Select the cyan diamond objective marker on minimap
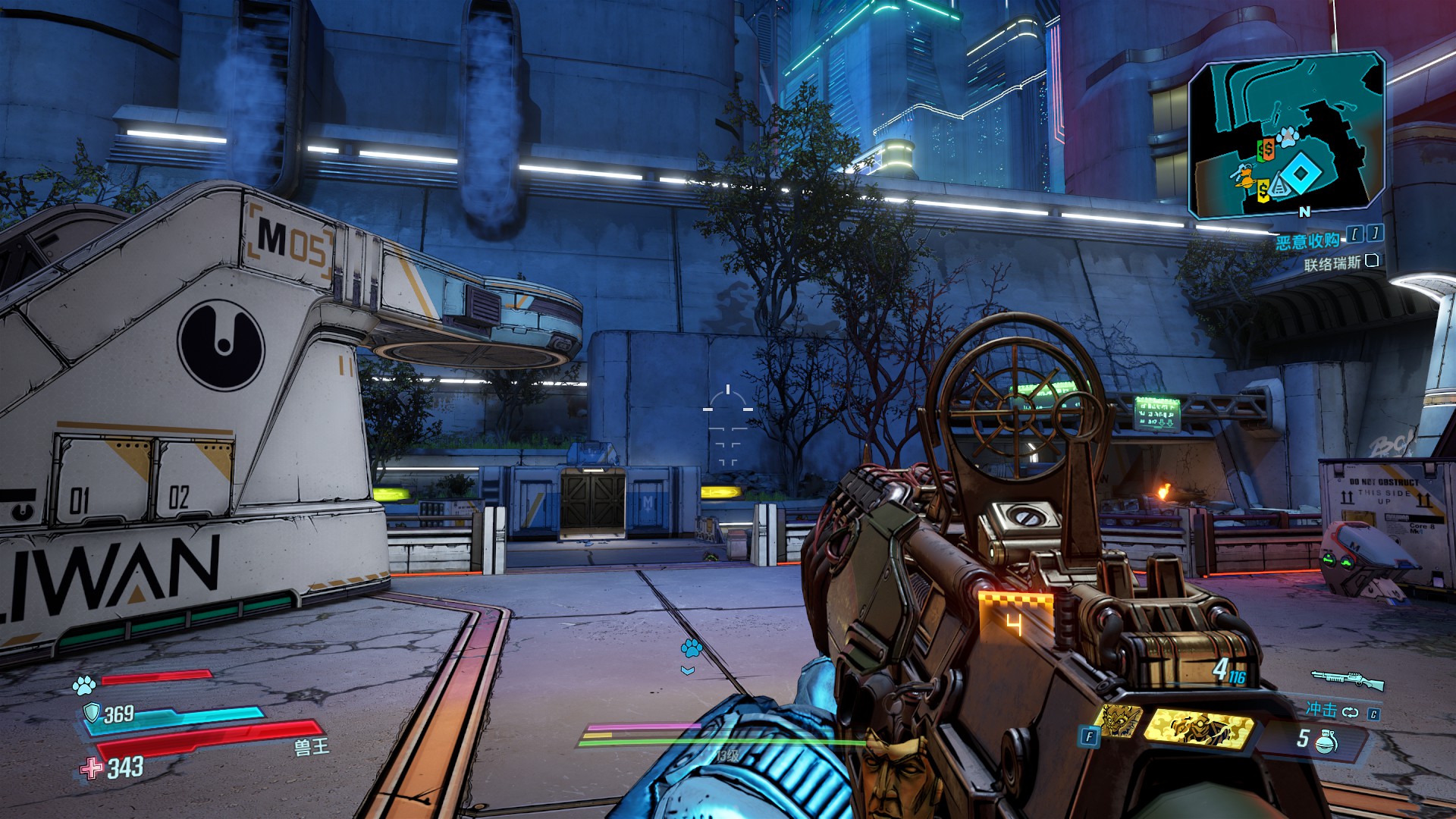Screen dimensions: 1456x819 (1301, 174)
